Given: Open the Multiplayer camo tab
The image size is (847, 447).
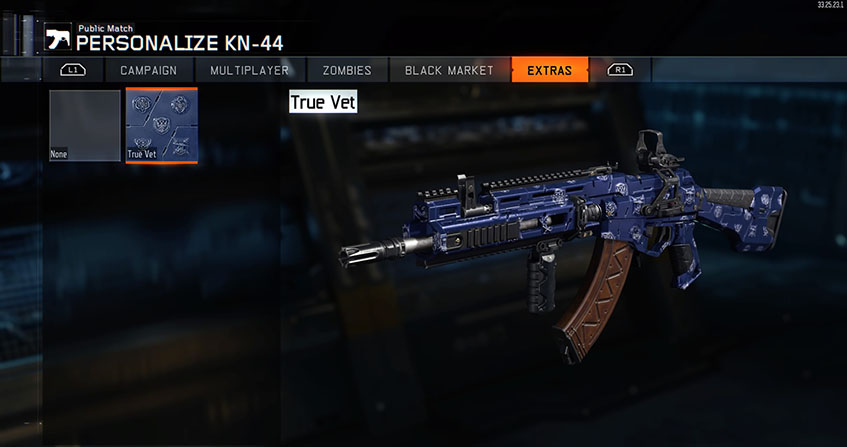Looking at the screenshot, I should point(249,70).
